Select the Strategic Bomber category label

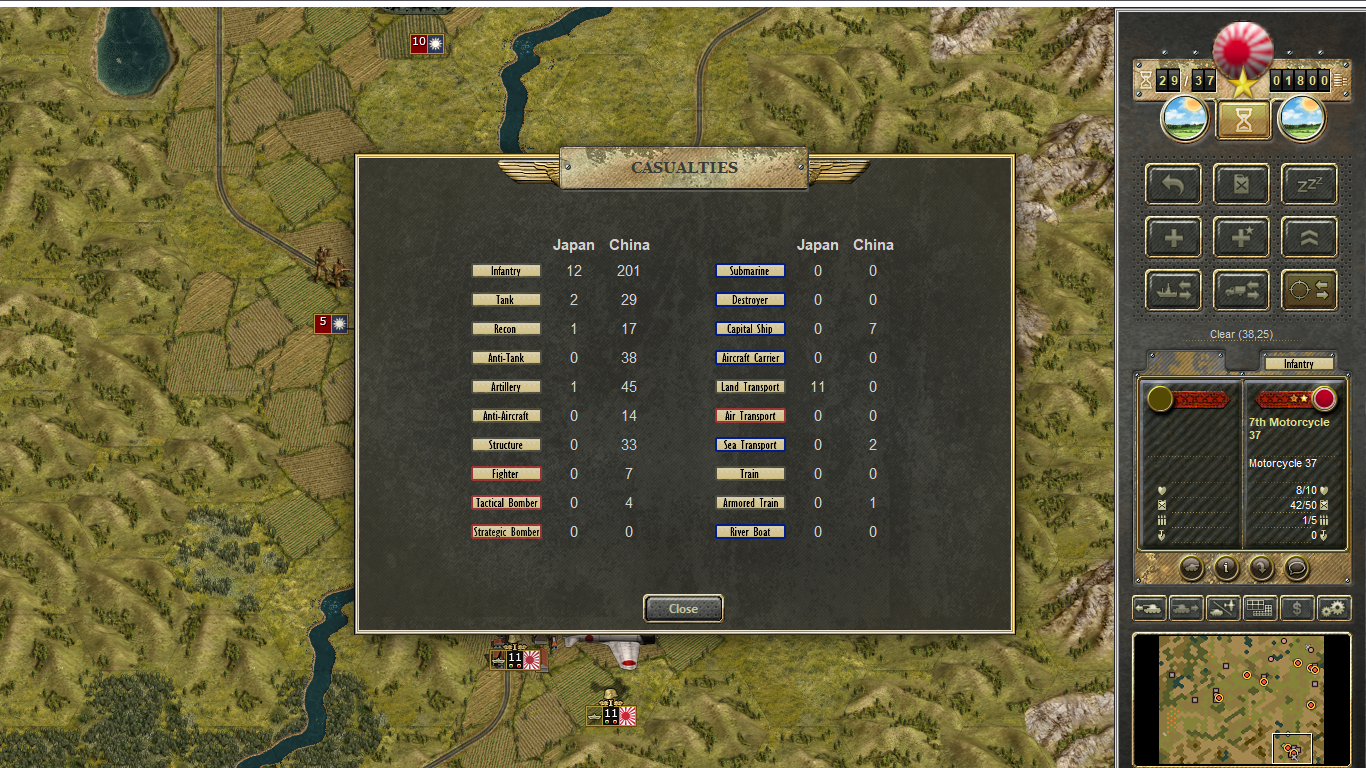pos(506,532)
